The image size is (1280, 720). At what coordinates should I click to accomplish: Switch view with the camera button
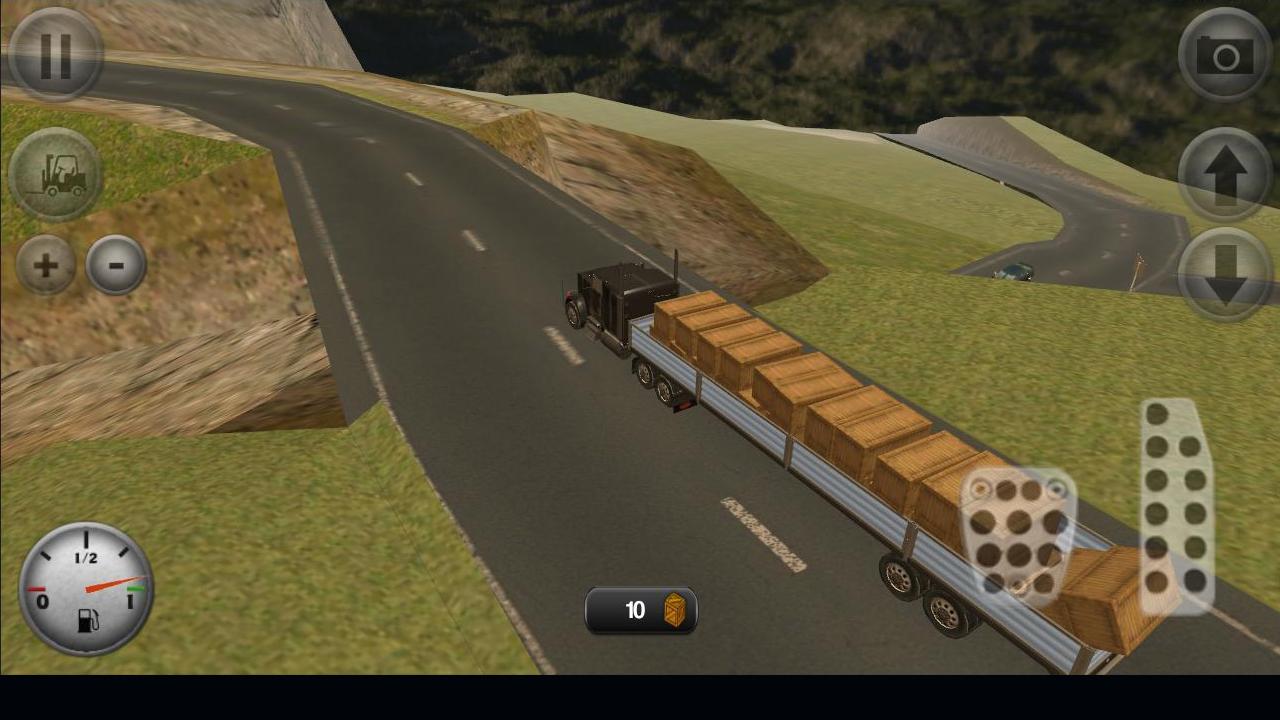click(1225, 55)
